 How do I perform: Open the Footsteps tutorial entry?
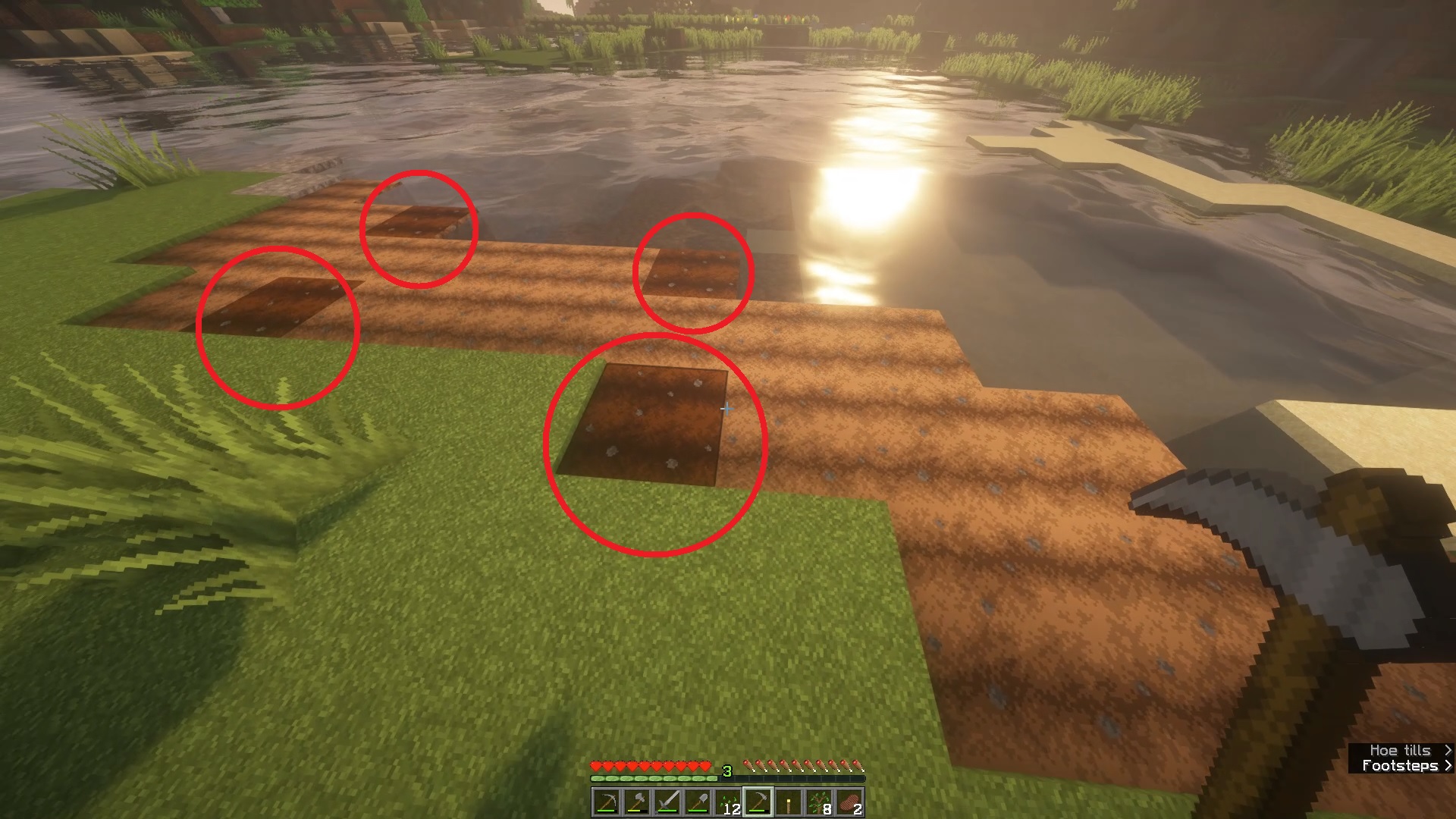(x=1399, y=765)
